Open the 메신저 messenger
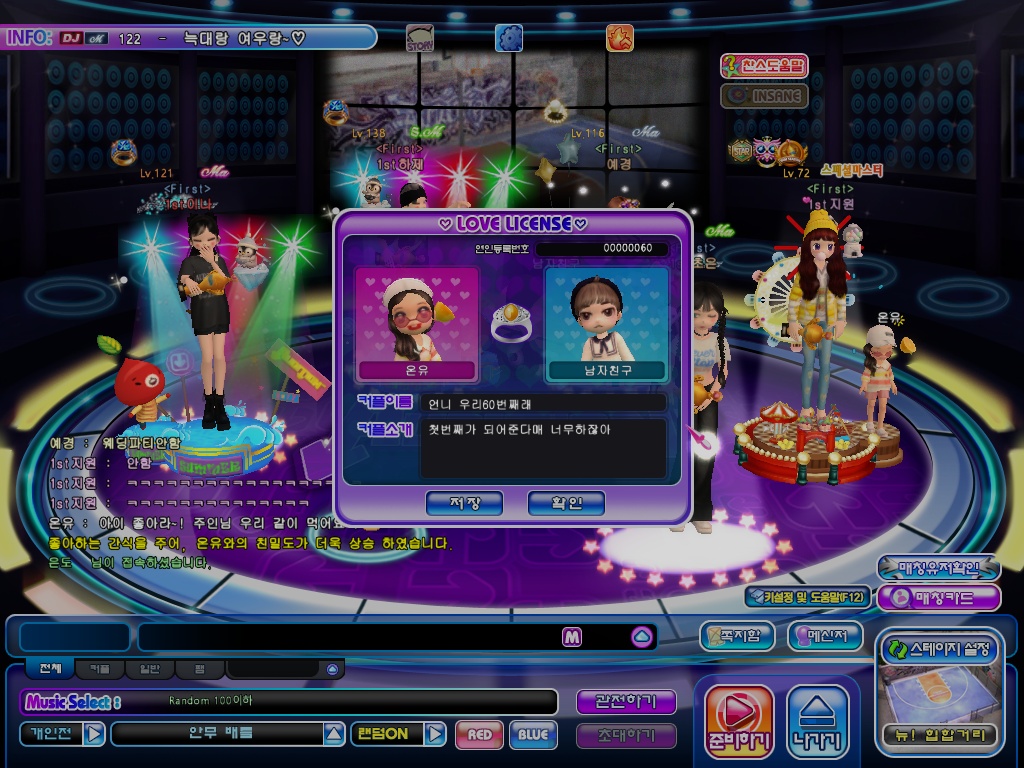This screenshot has height=768, width=1024. (825, 635)
